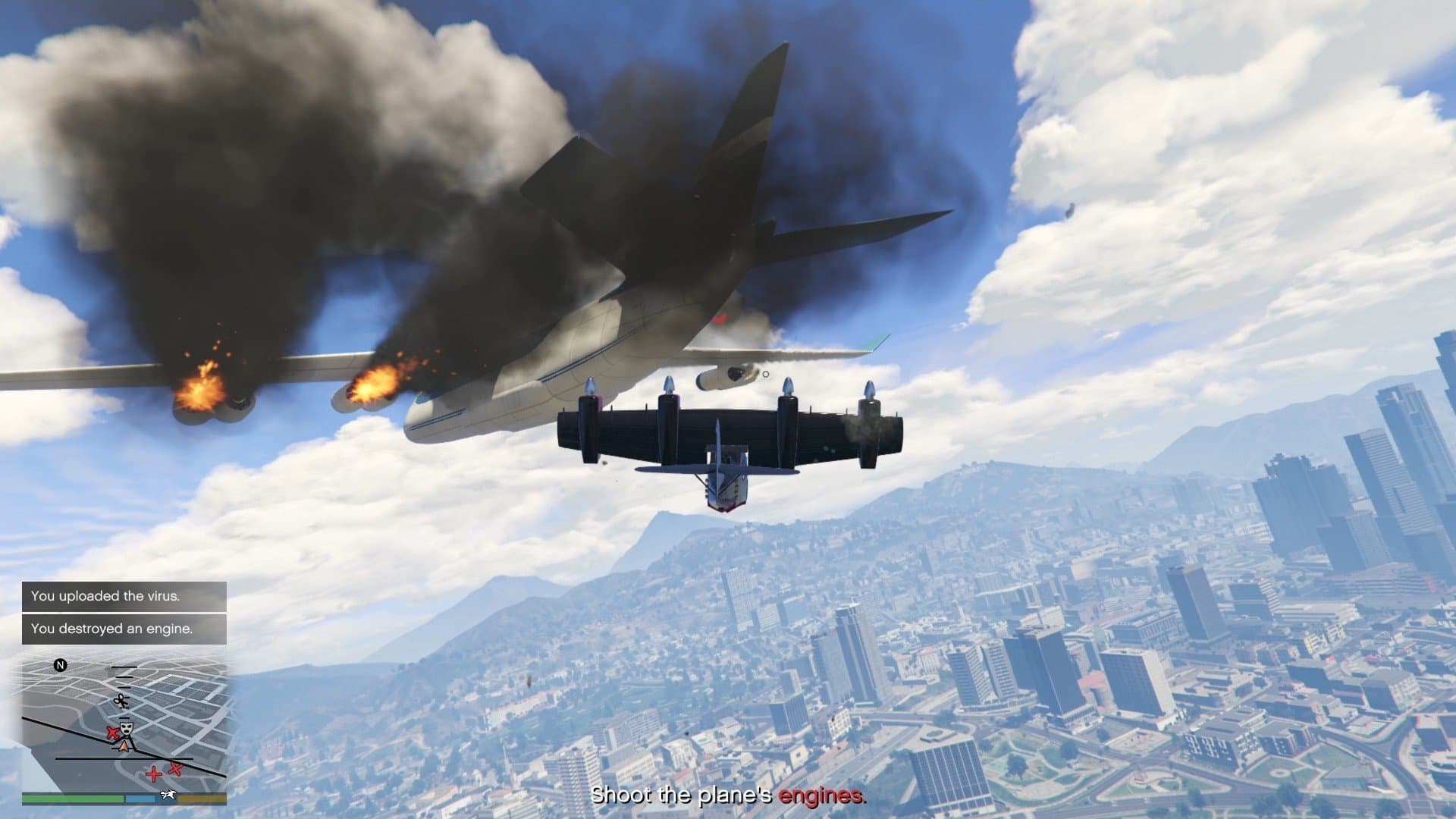Image resolution: width=1456 pixels, height=819 pixels.
Task: Select the red X enemy marker on minimap
Action: pyautogui.click(x=175, y=768)
